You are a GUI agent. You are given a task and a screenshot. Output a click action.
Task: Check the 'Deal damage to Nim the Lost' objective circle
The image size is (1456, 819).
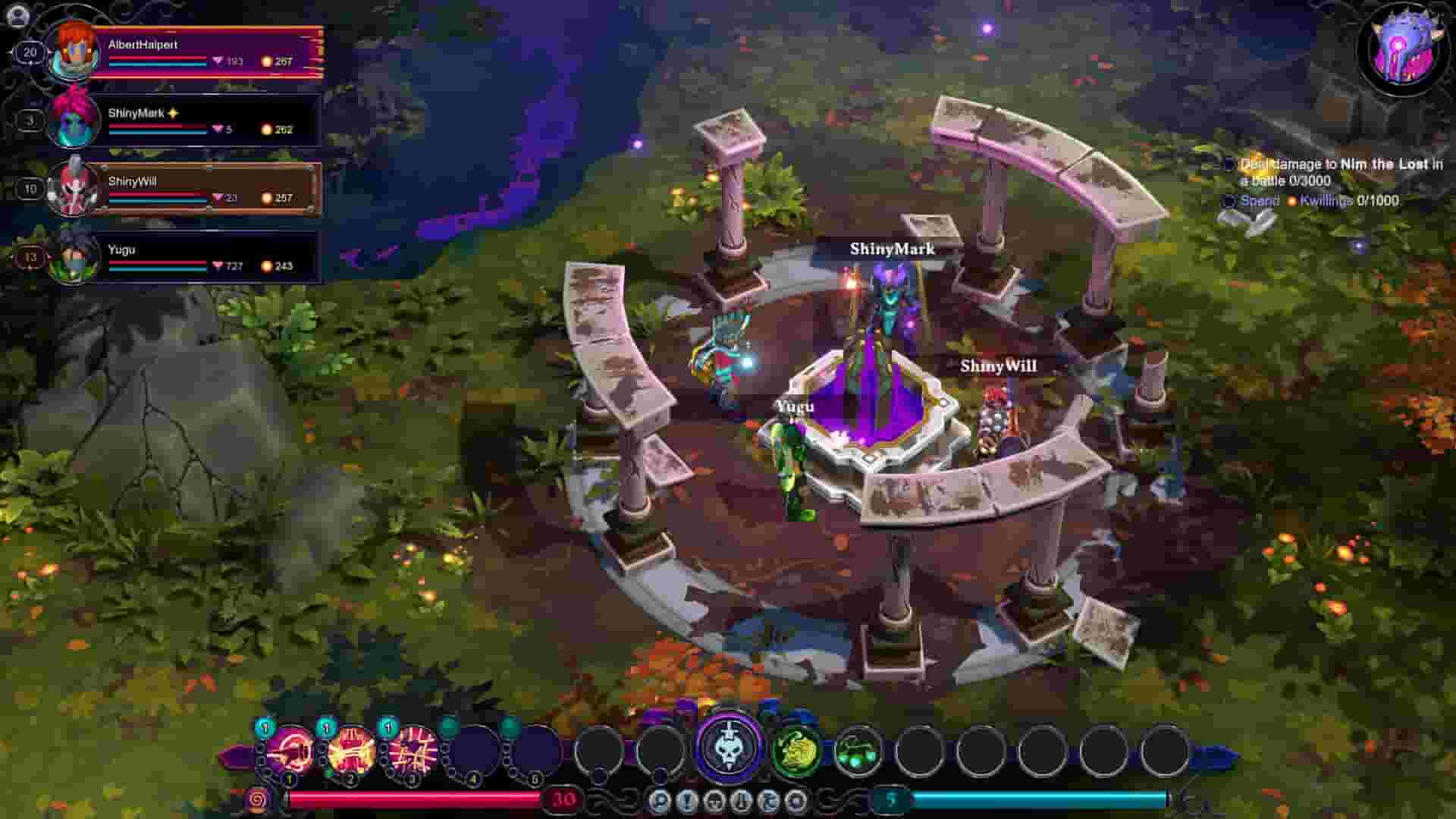tap(1230, 165)
